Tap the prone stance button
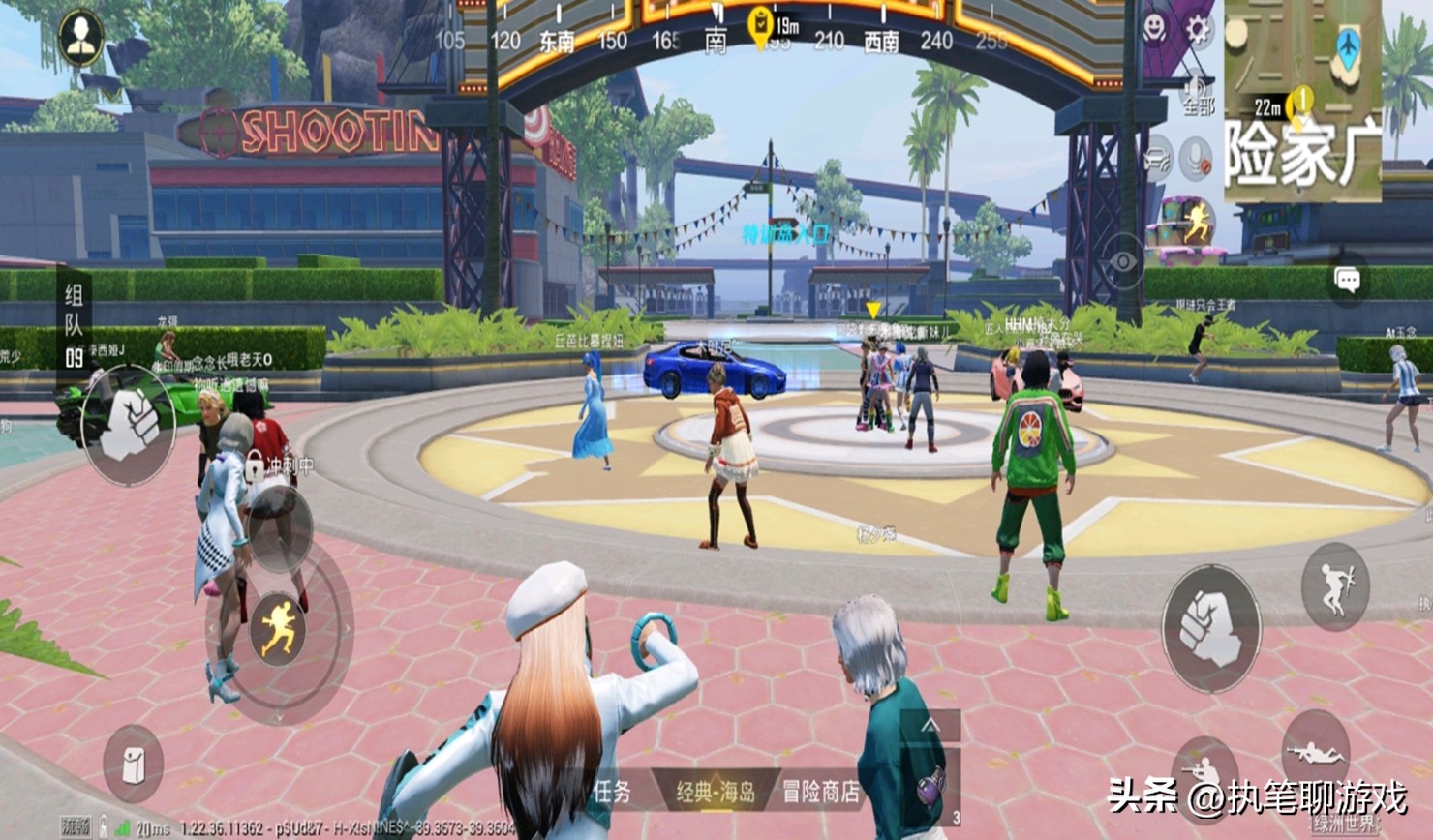 pyautogui.click(x=1314, y=750)
